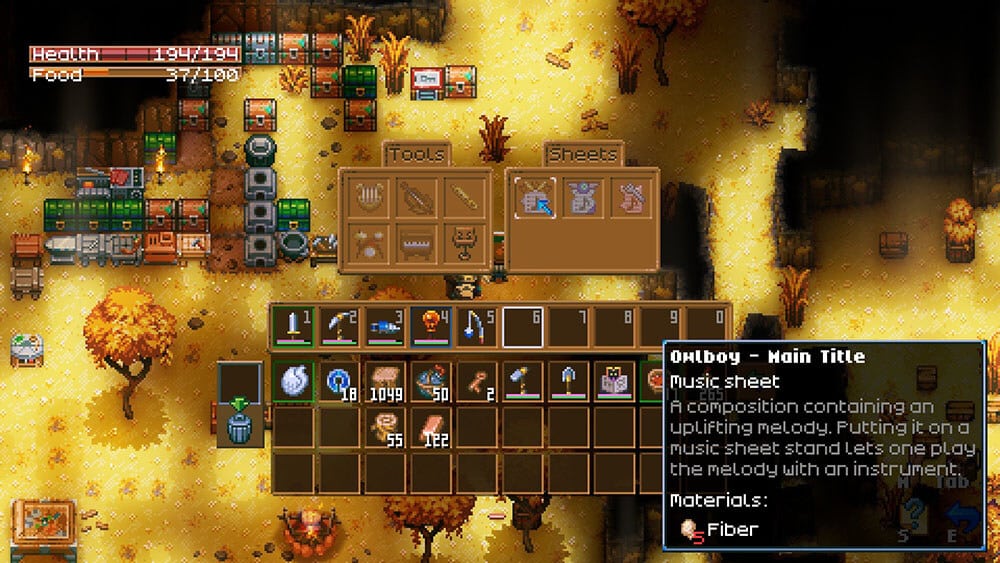Select the fishing rod in slot 5

pos(477,326)
